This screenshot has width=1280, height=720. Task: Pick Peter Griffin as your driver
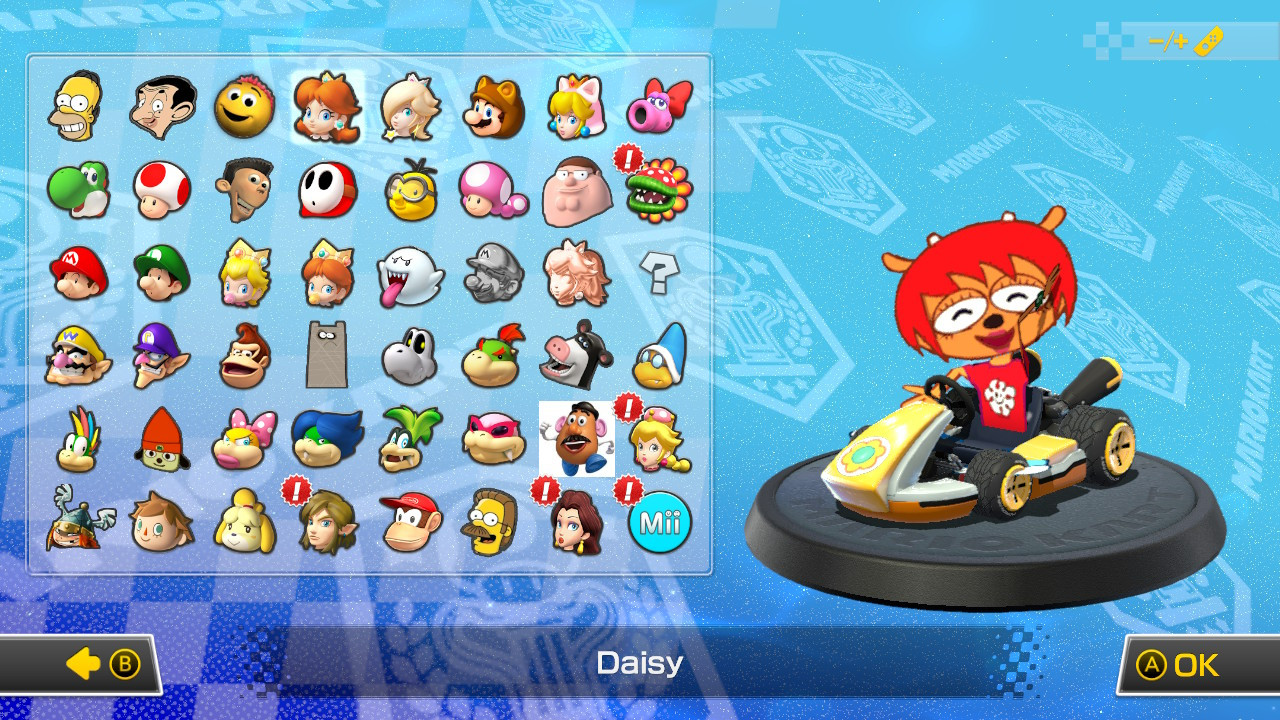[577, 190]
